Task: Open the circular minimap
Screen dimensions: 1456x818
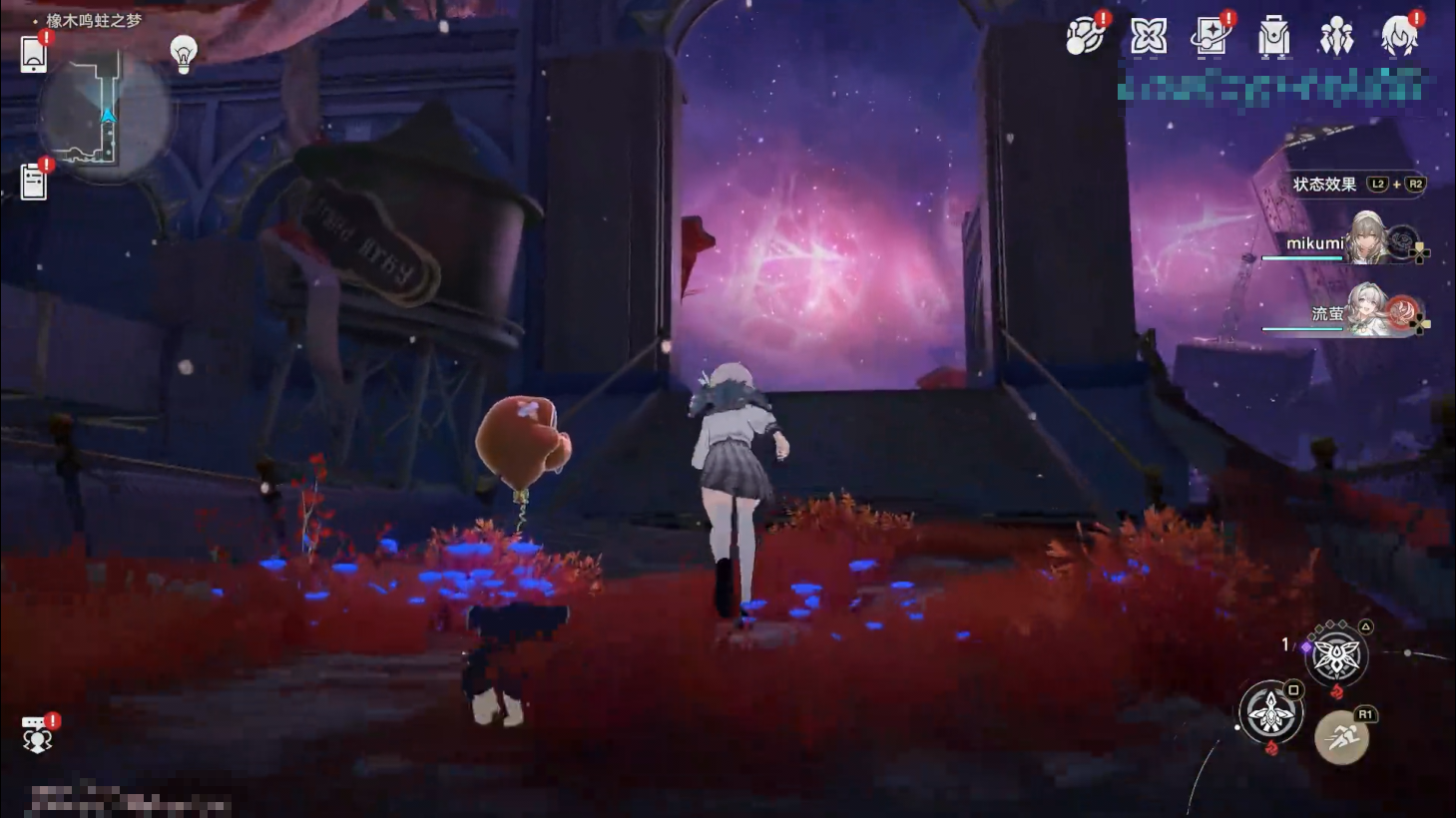Action: tap(105, 115)
